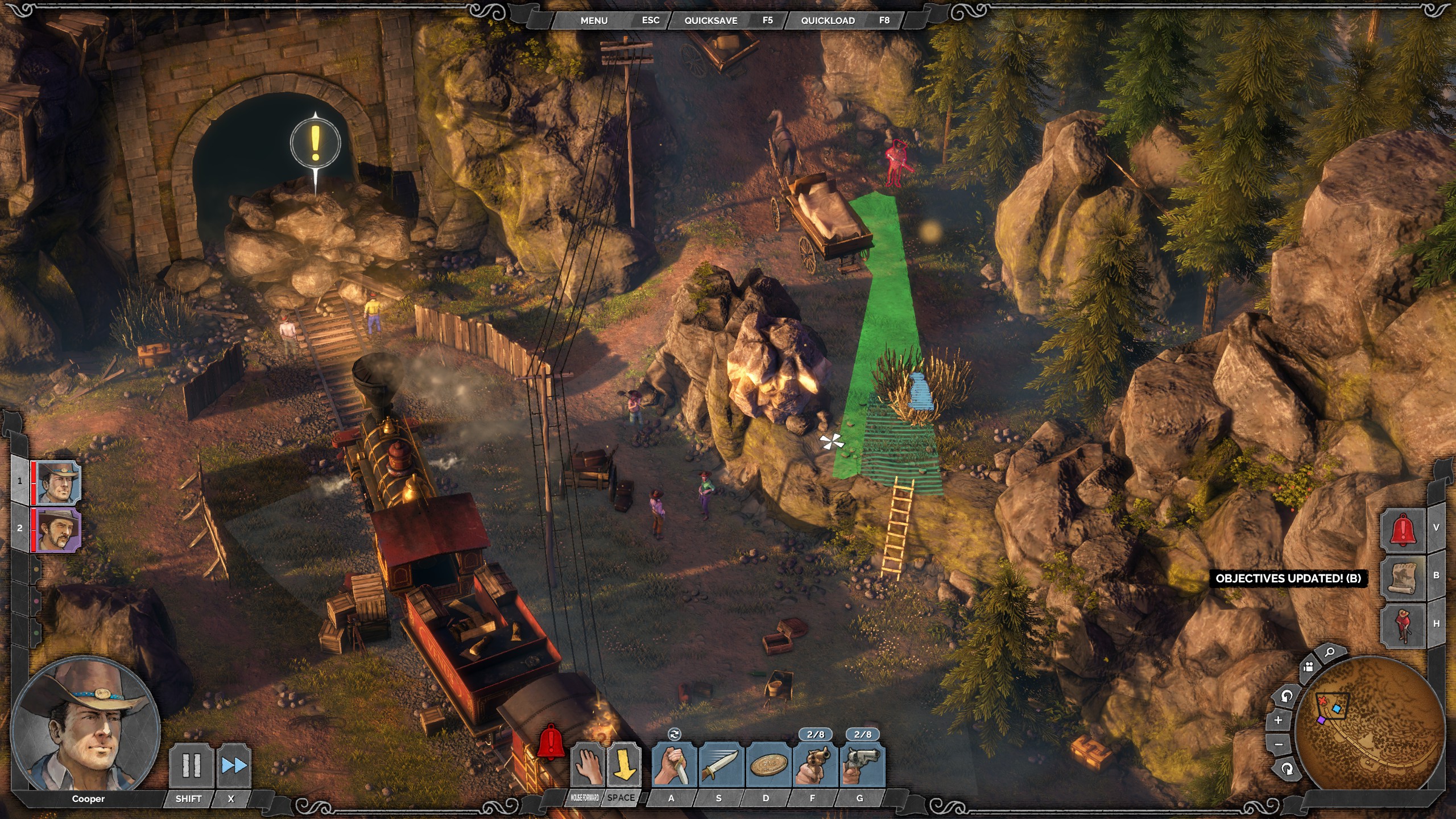
Task: Click the minimap zoom-in plus button
Action: click(1278, 721)
